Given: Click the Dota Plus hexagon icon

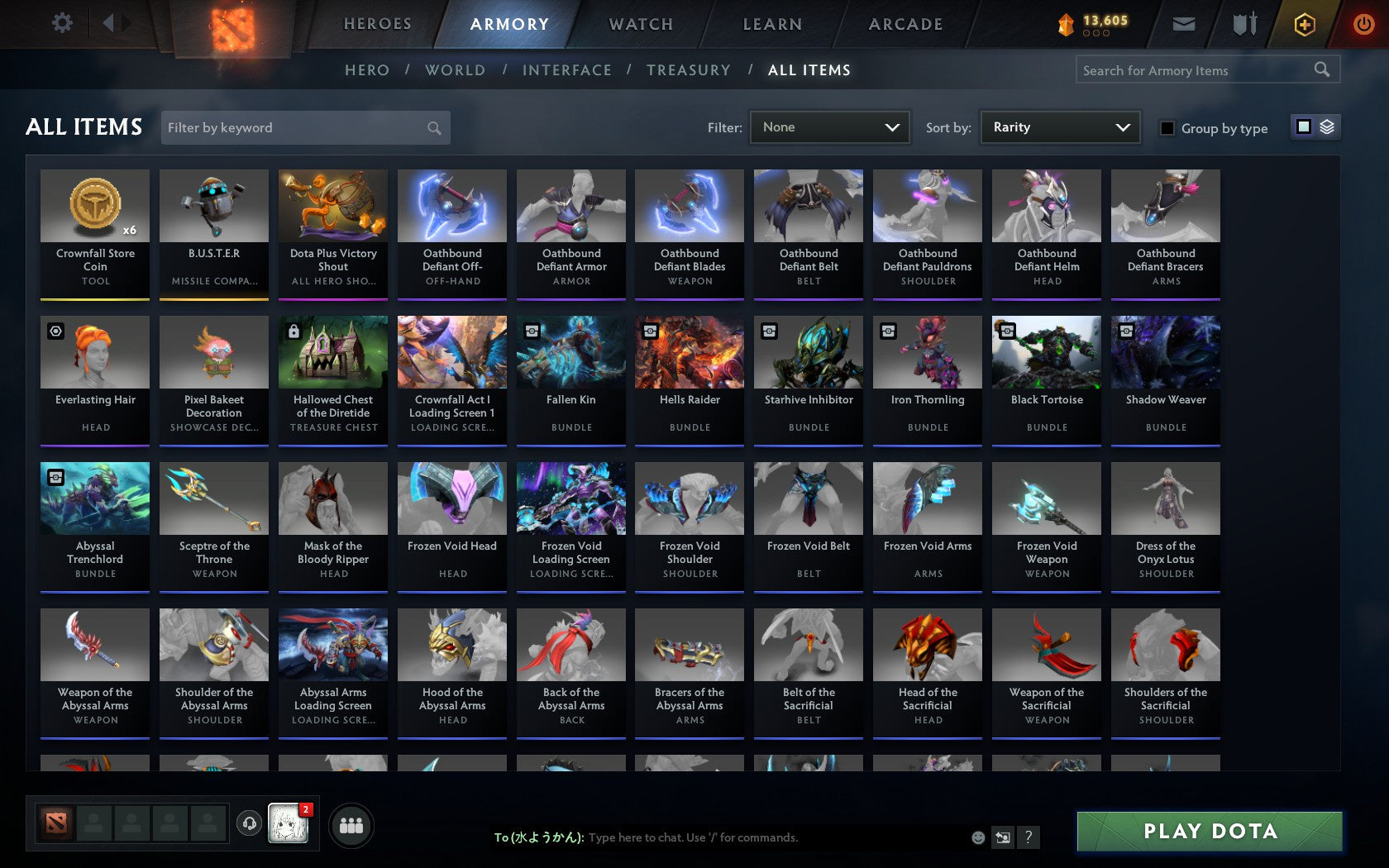Looking at the screenshot, I should pos(1305,24).
